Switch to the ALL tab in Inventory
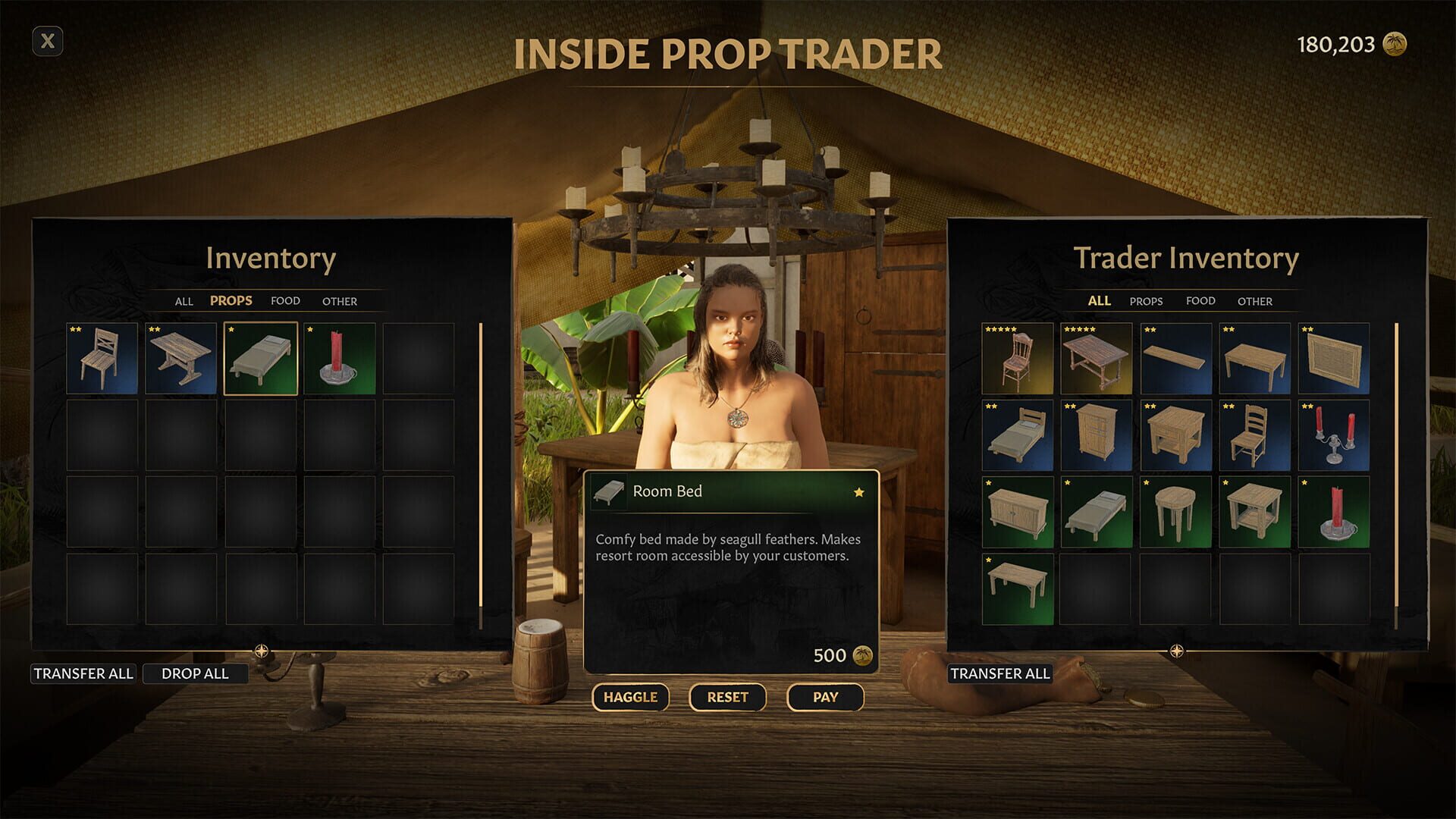1456x819 pixels. point(184,301)
